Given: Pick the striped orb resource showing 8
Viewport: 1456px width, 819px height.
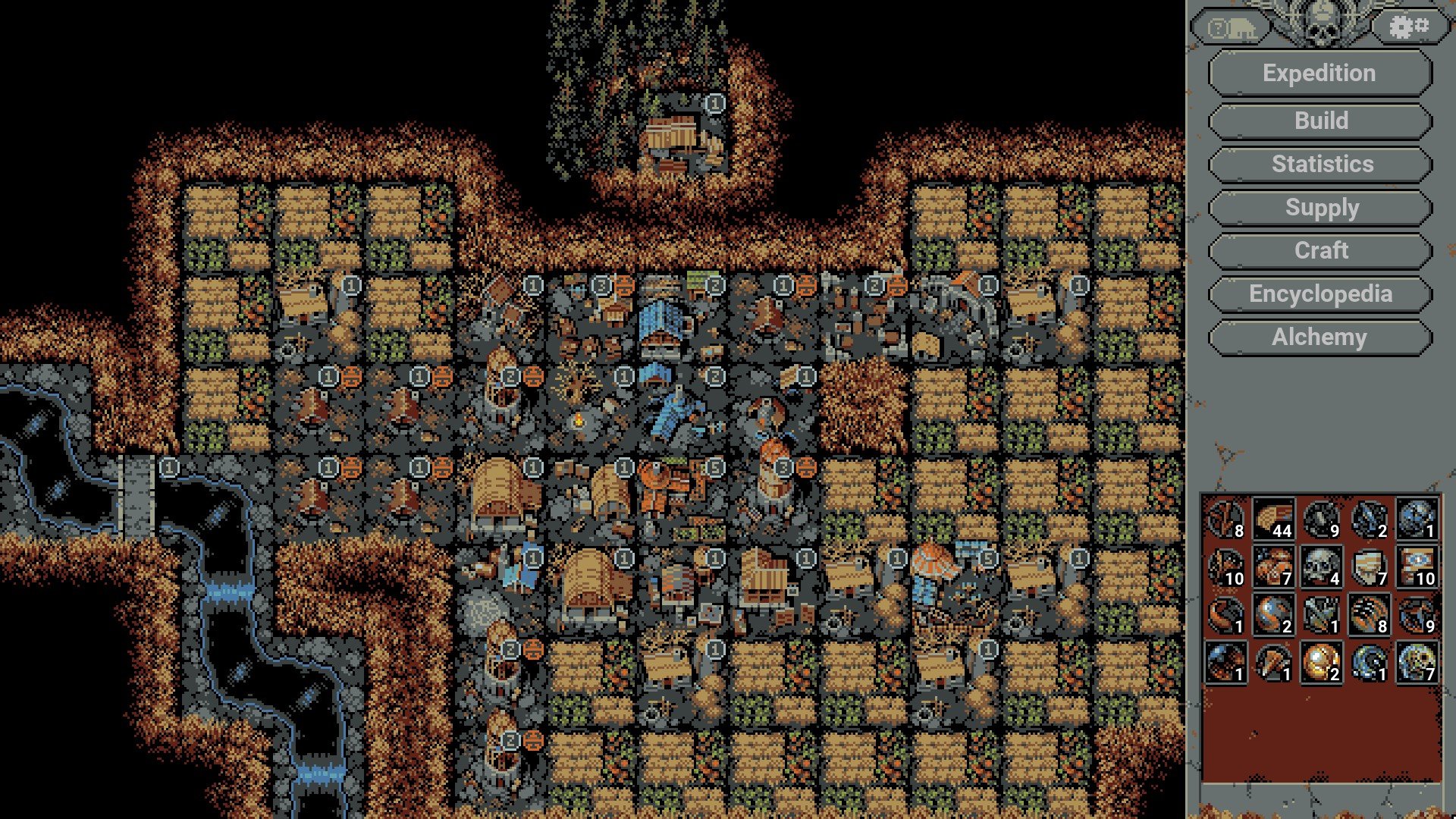Looking at the screenshot, I should point(1369,615).
